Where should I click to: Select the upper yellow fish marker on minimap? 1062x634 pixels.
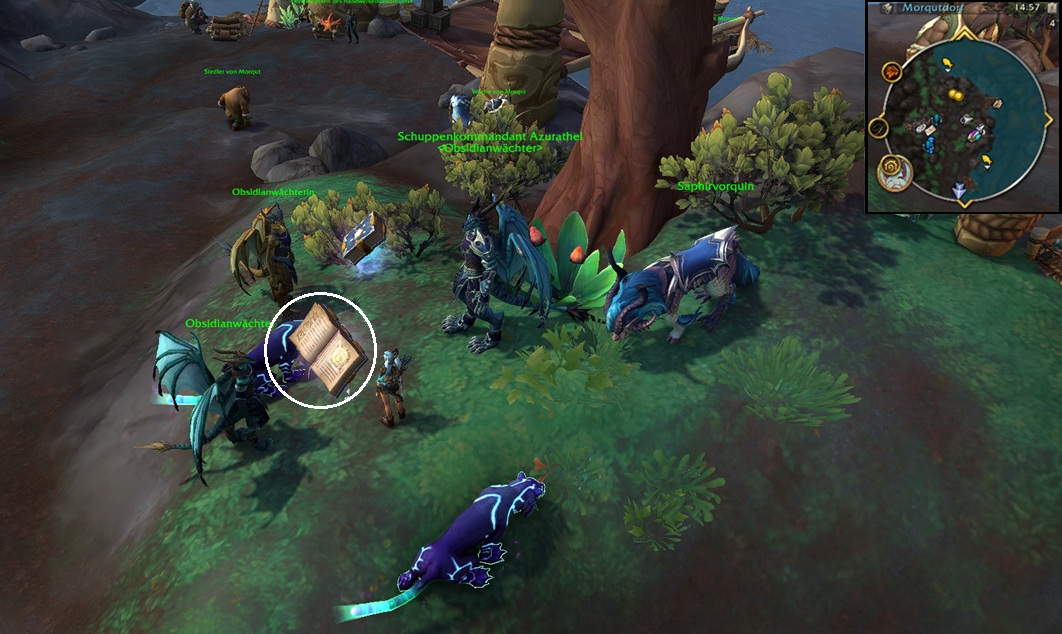[946, 65]
